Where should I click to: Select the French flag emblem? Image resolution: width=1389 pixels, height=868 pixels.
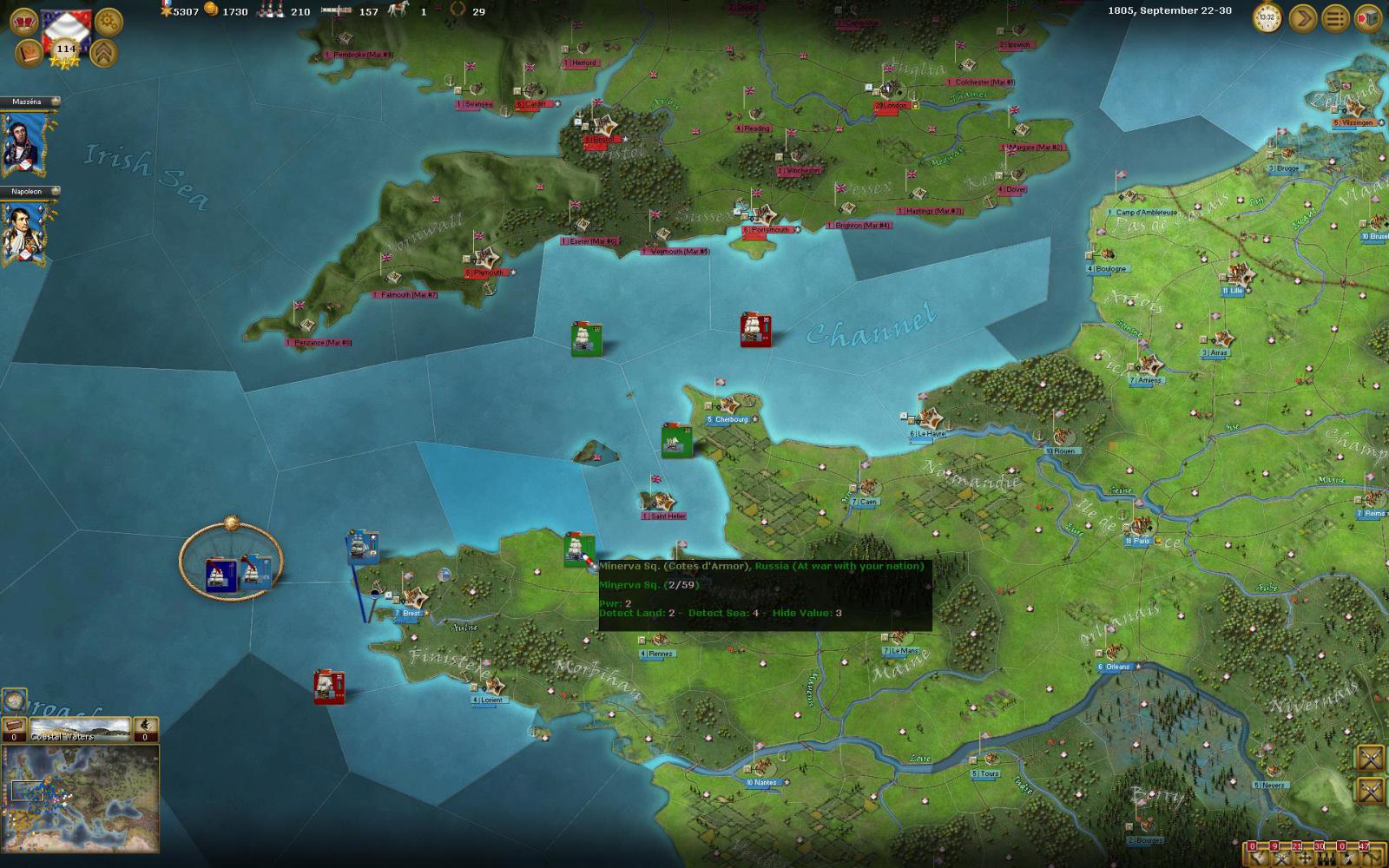click(x=67, y=24)
